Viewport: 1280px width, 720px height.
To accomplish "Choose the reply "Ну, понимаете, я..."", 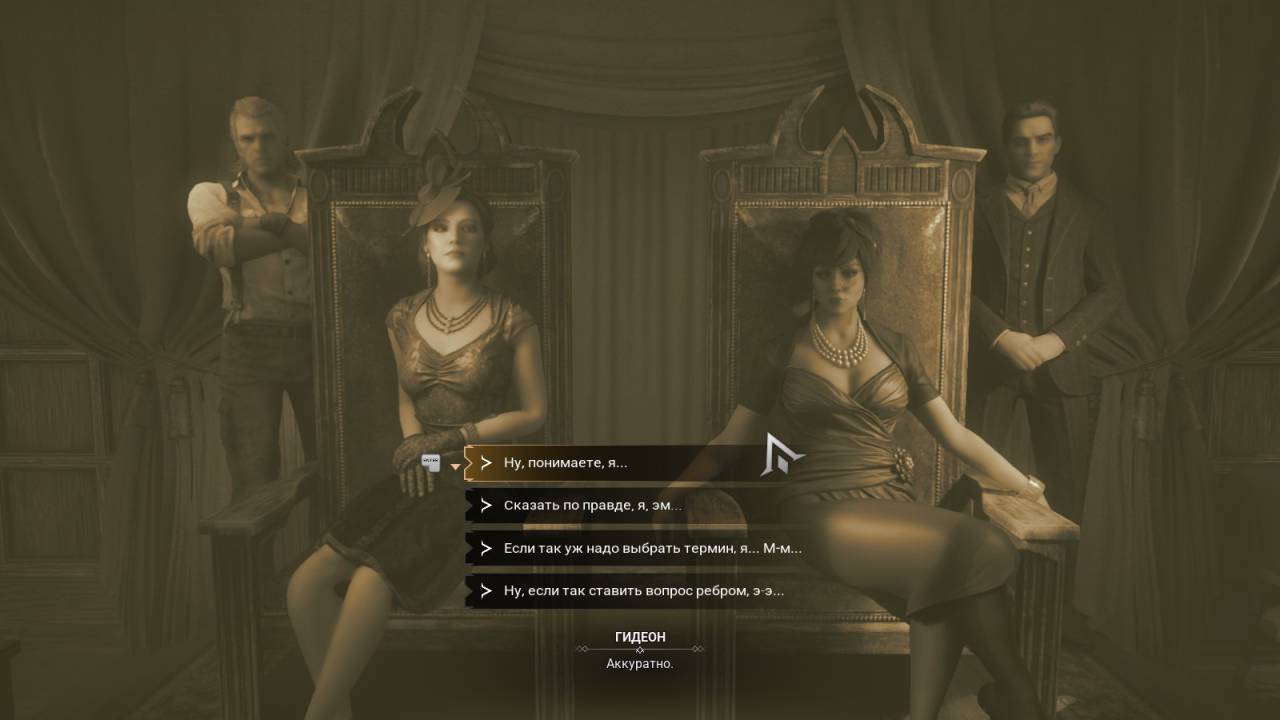I will [566, 463].
